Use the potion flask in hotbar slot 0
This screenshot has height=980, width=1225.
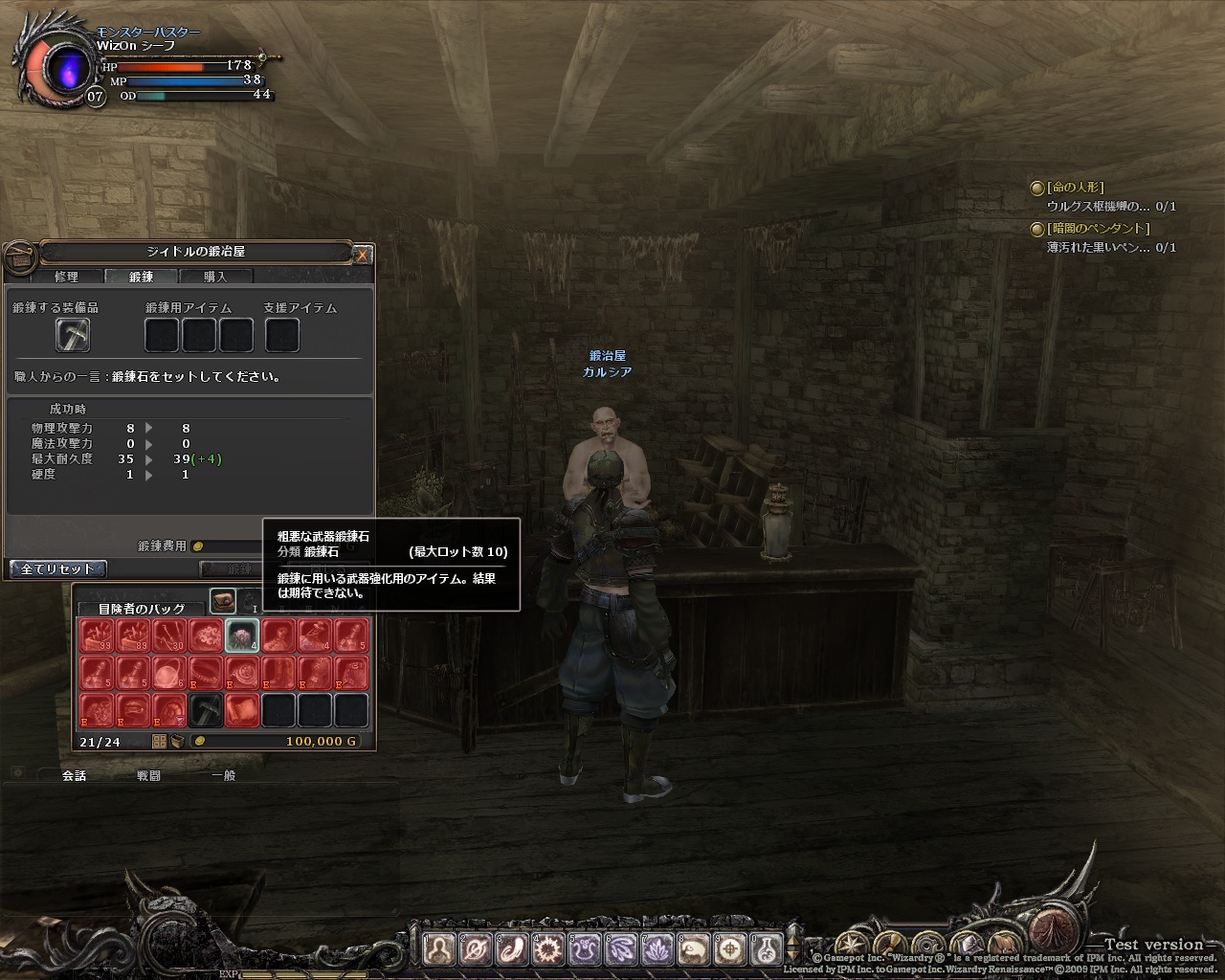coord(766,949)
